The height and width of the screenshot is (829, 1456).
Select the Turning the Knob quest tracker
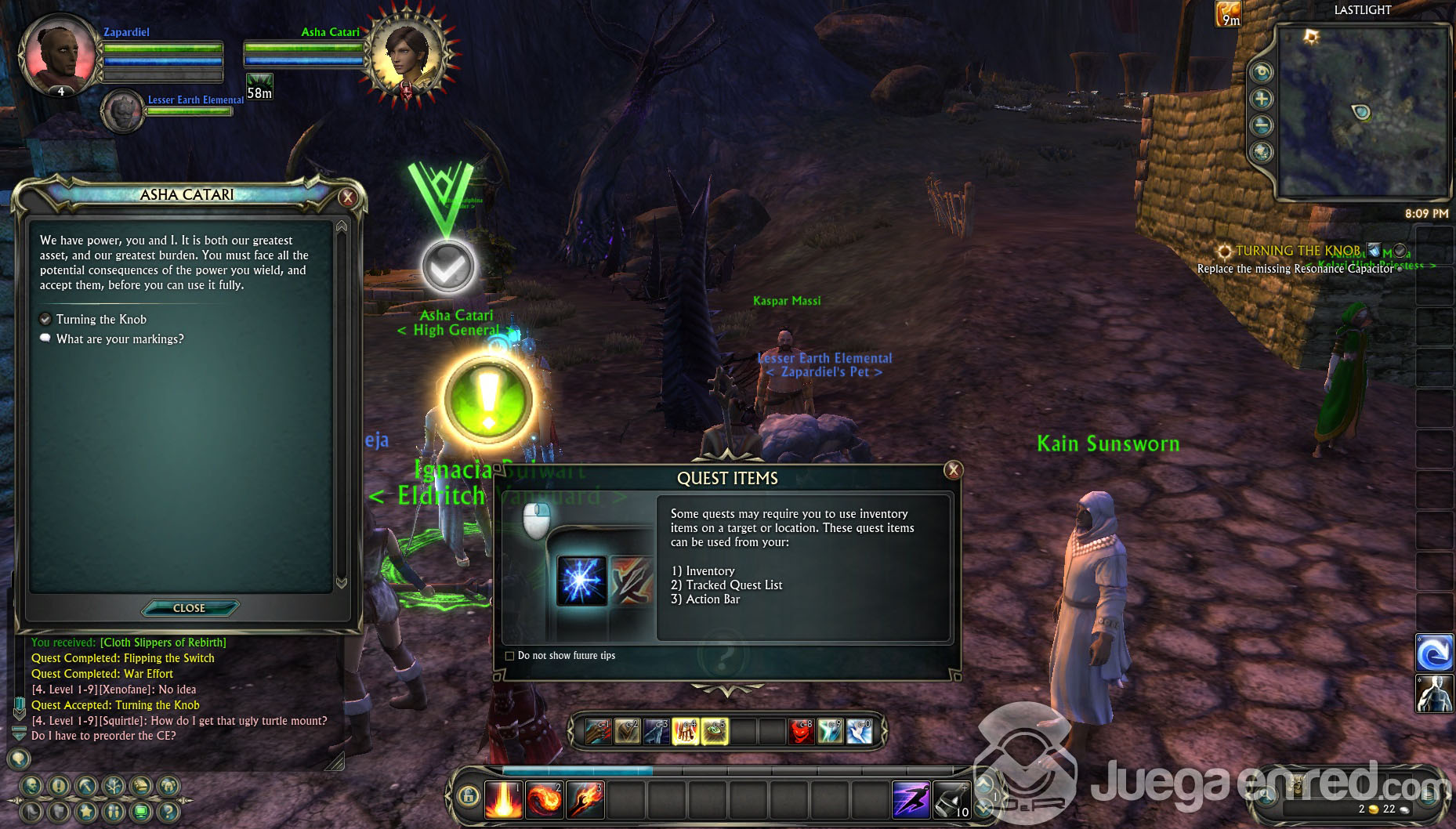[1298, 251]
